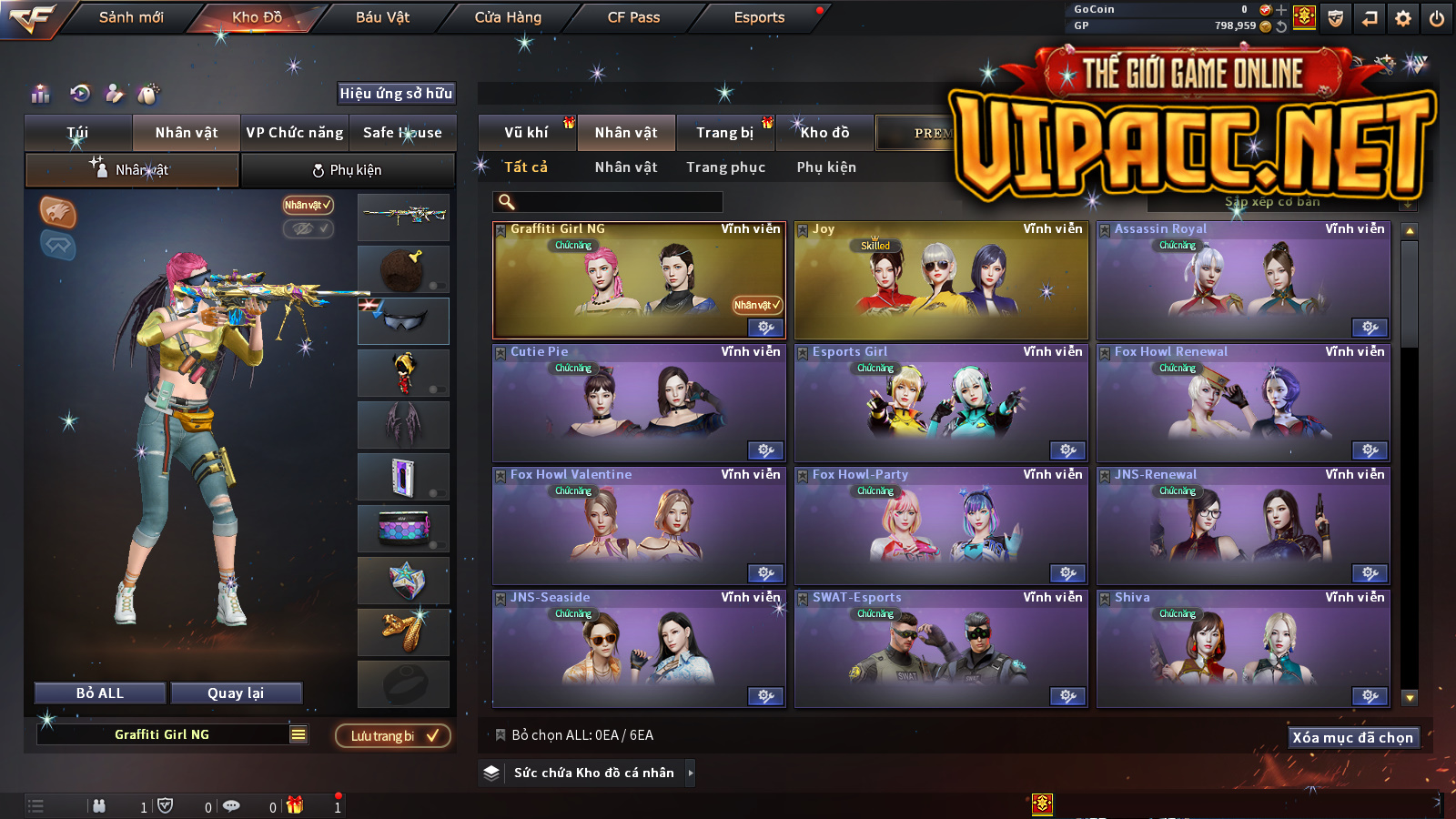Open the Esports tab

pos(759,17)
